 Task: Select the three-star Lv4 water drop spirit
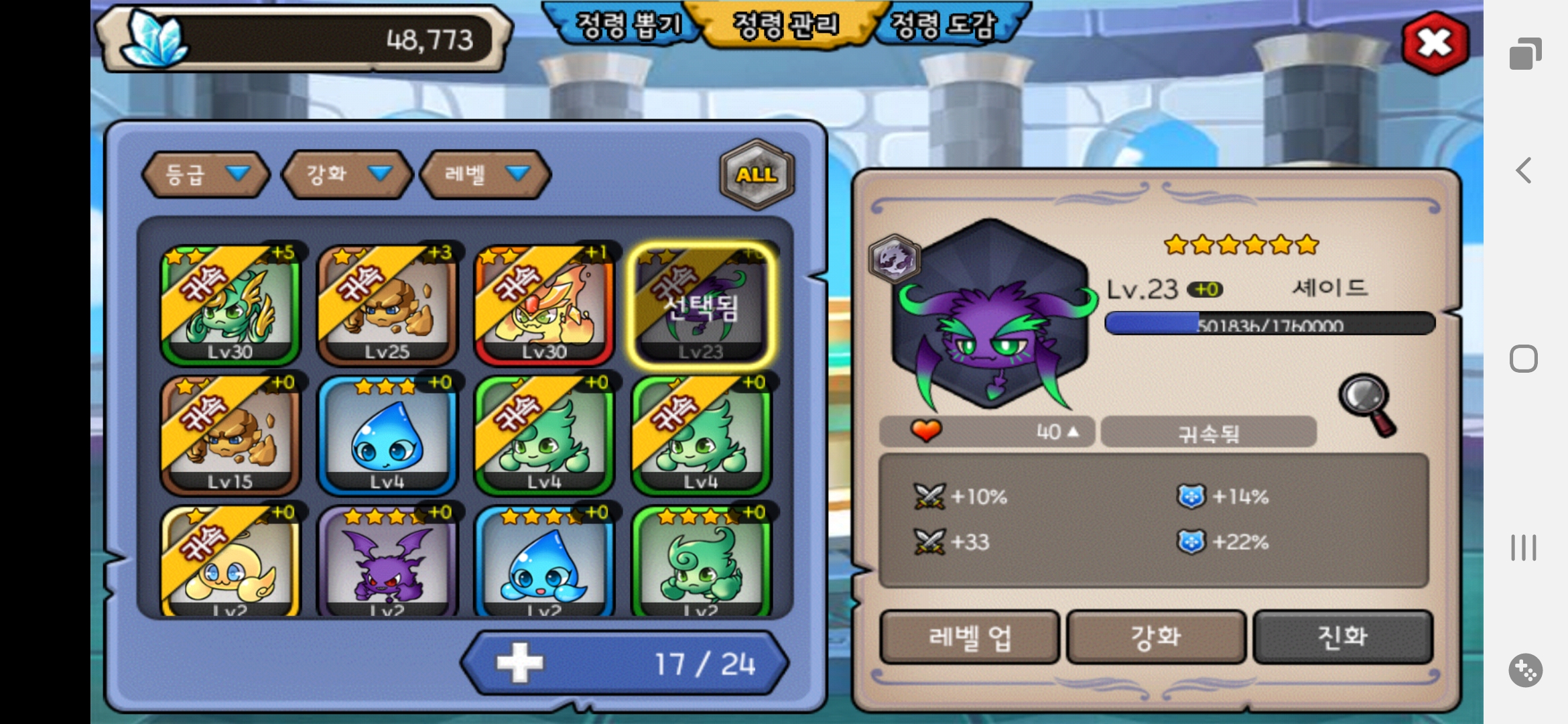click(x=387, y=434)
